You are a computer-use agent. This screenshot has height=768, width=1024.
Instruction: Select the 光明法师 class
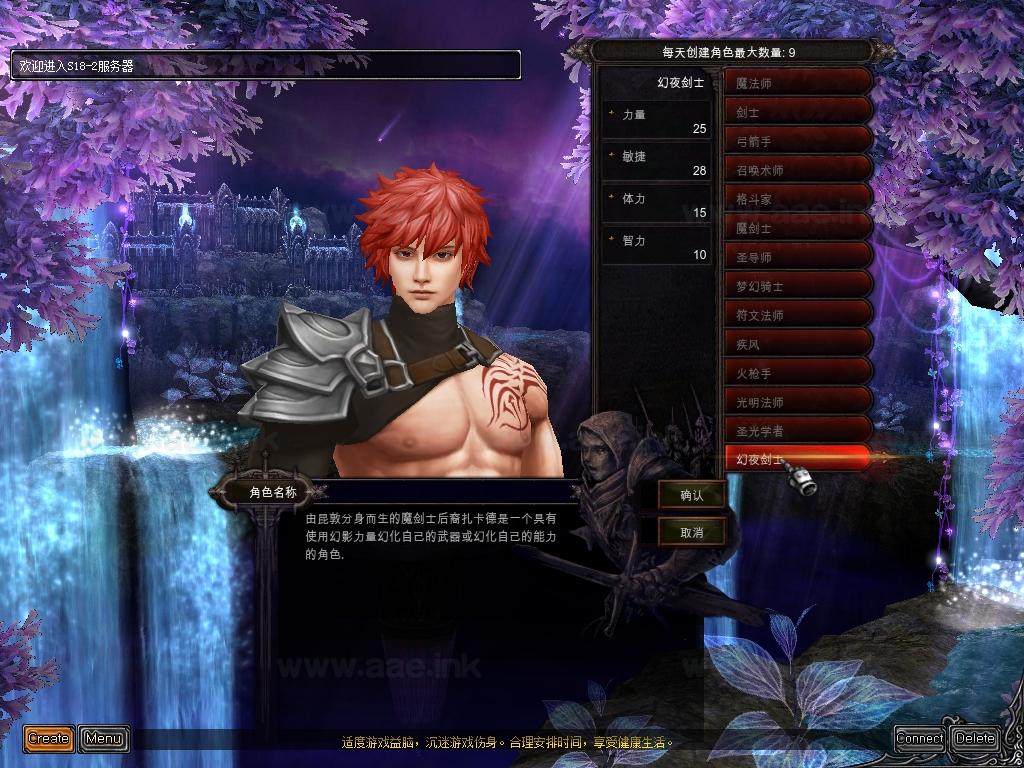(798, 402)
